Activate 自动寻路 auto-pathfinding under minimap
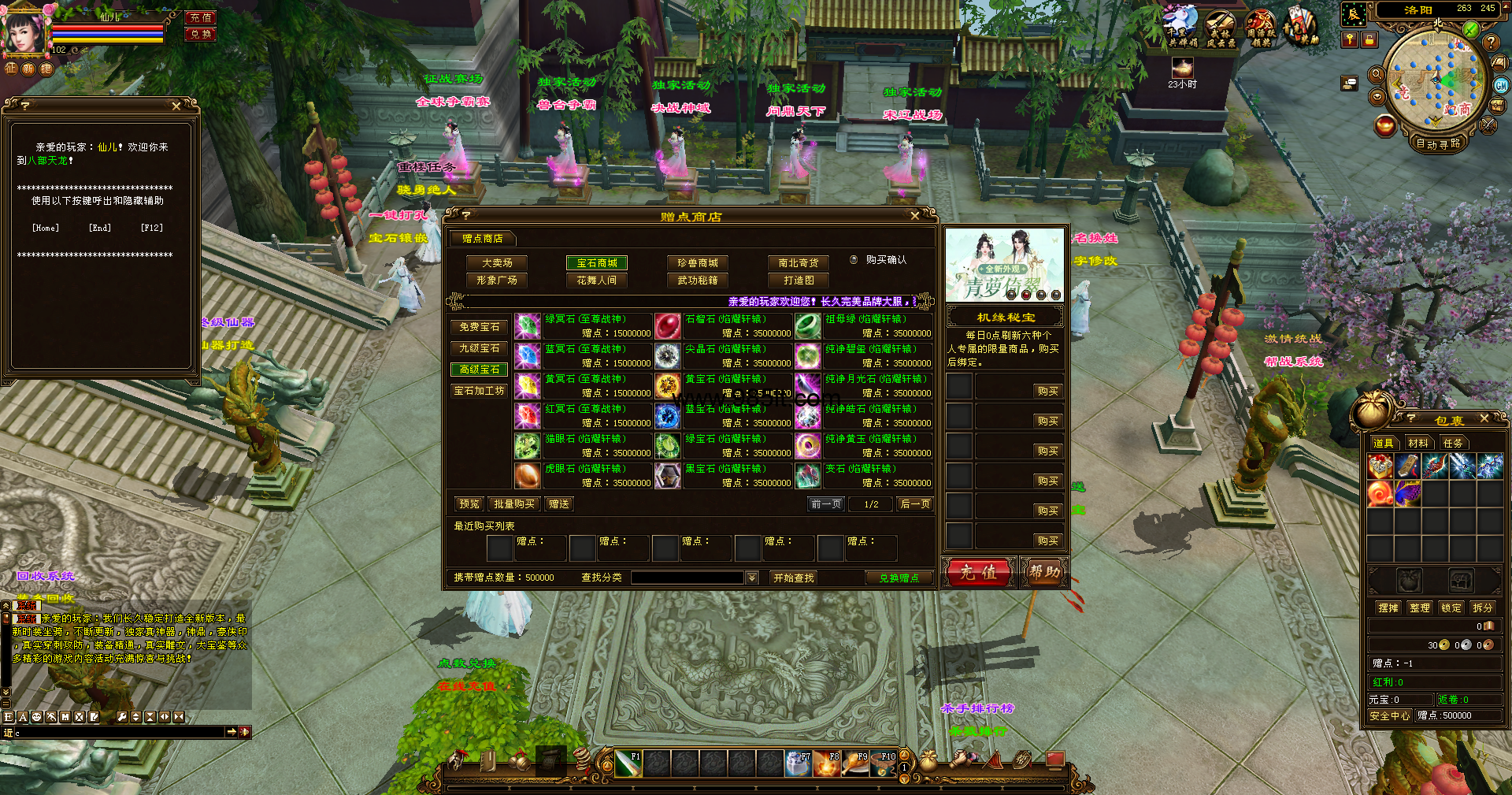The width and height of the screenshot is (1512, 795). (x=1438, y=143)
